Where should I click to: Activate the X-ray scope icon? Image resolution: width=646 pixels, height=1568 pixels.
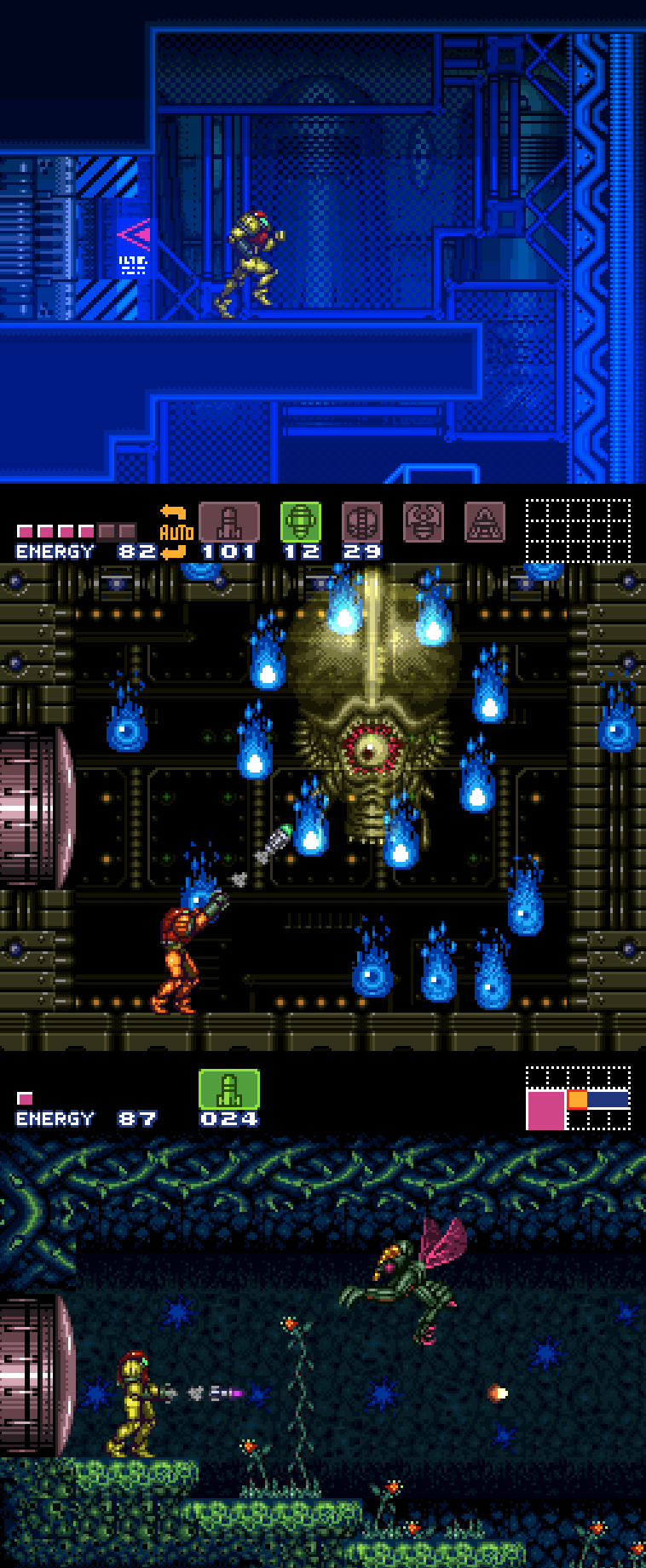point(484,522)
